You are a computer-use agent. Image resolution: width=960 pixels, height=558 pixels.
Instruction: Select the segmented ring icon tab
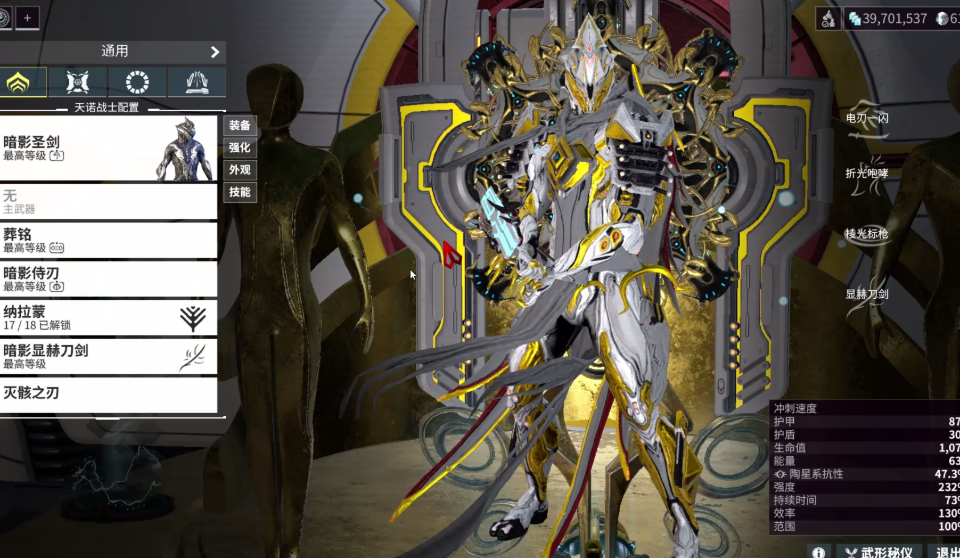pyautogui.click(x=138, y=83)
